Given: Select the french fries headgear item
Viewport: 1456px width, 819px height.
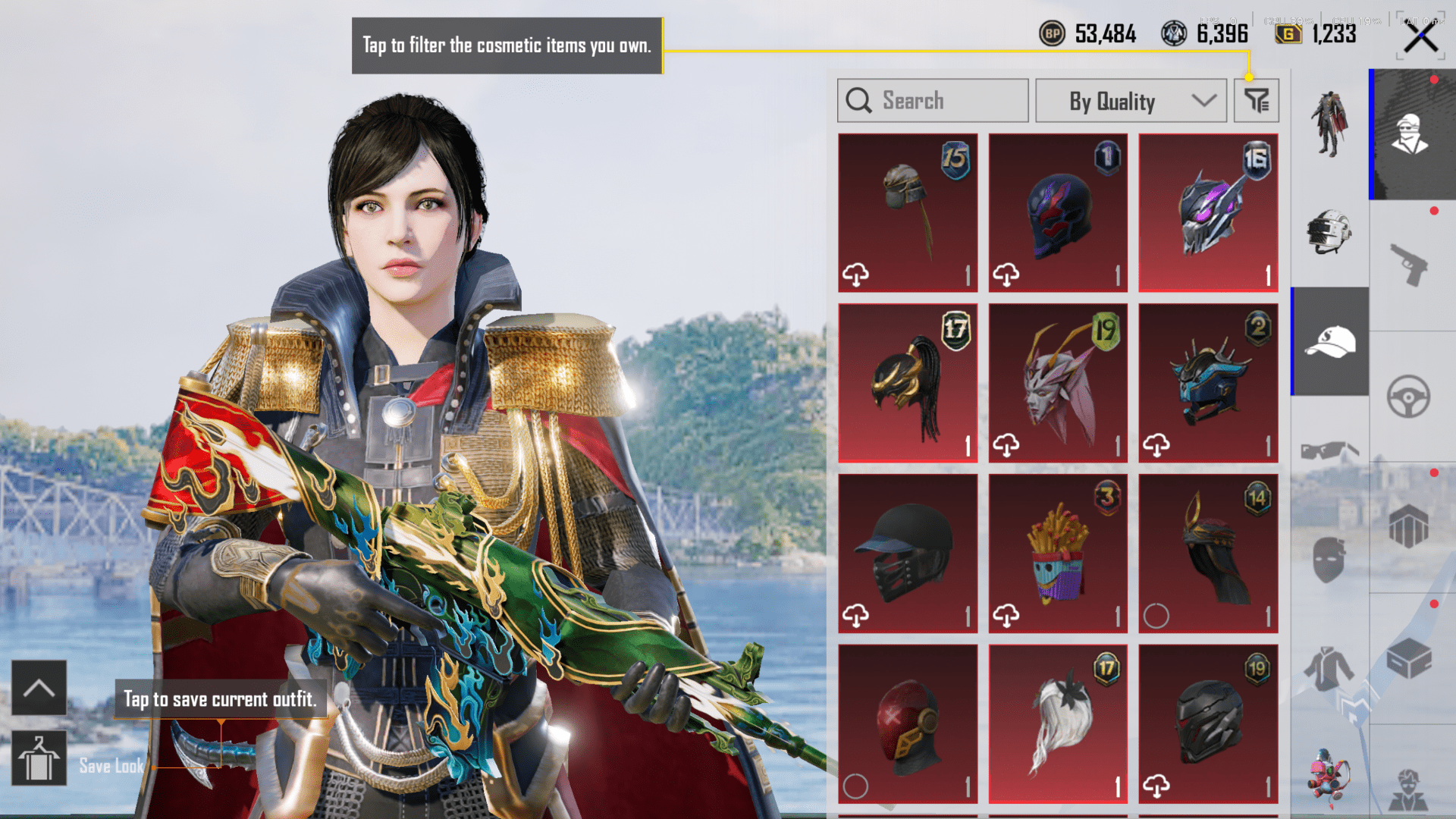Looking at the screenshot, I should pos(1058,554).
